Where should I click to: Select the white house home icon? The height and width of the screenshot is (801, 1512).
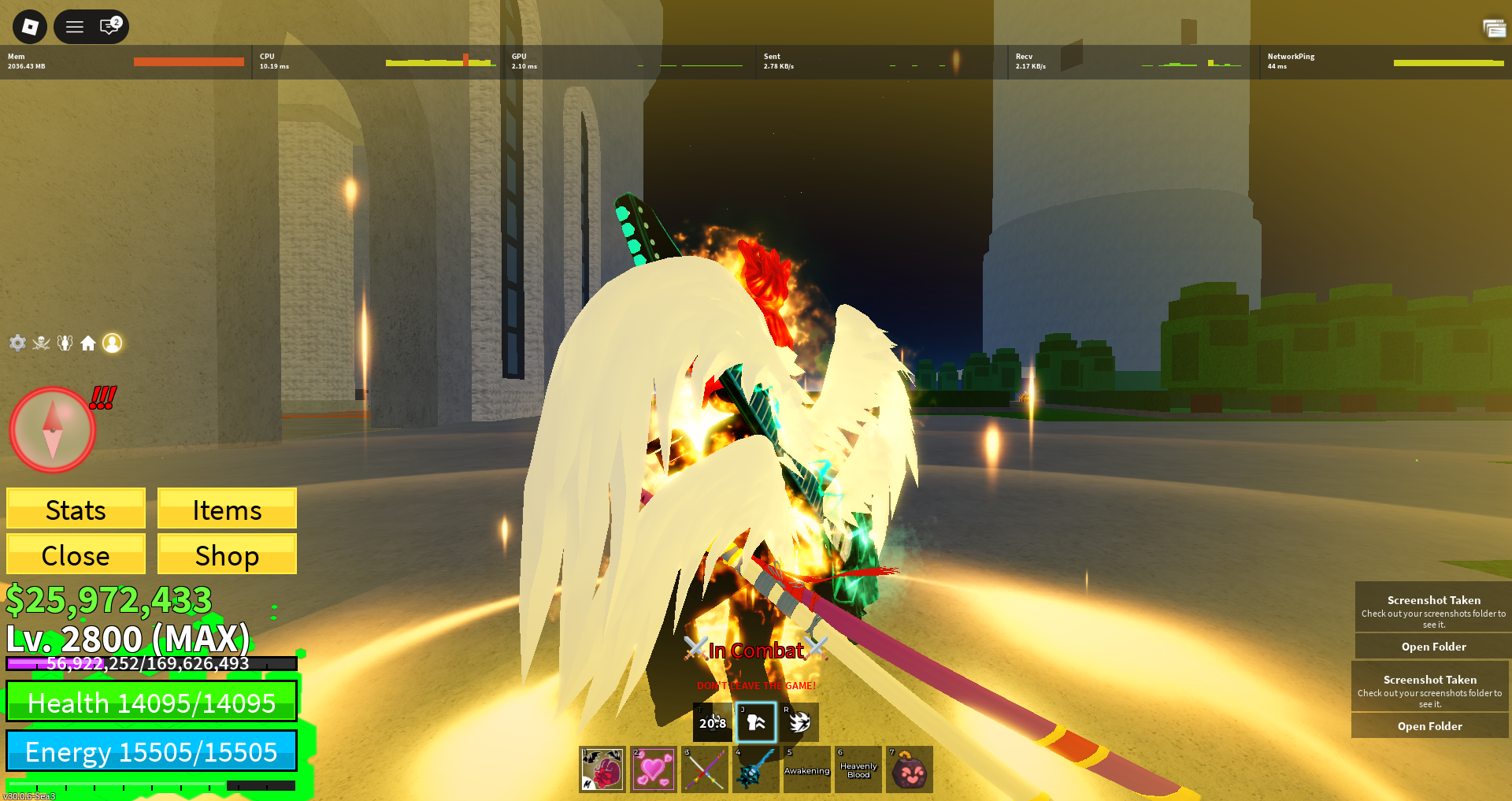(x=88, y=343)
